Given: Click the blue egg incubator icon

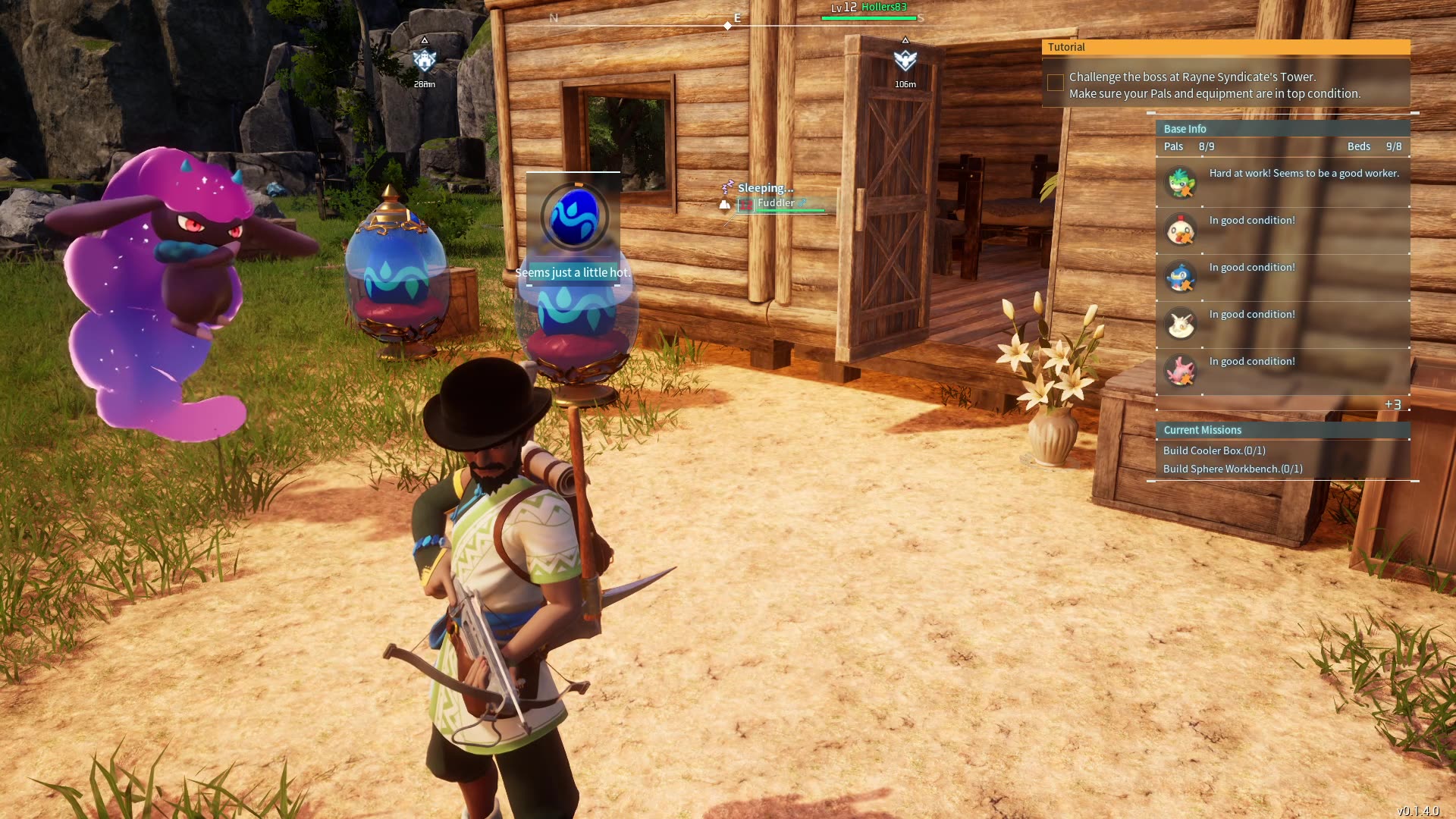Looking at the screenshot, I should (574, 217).
